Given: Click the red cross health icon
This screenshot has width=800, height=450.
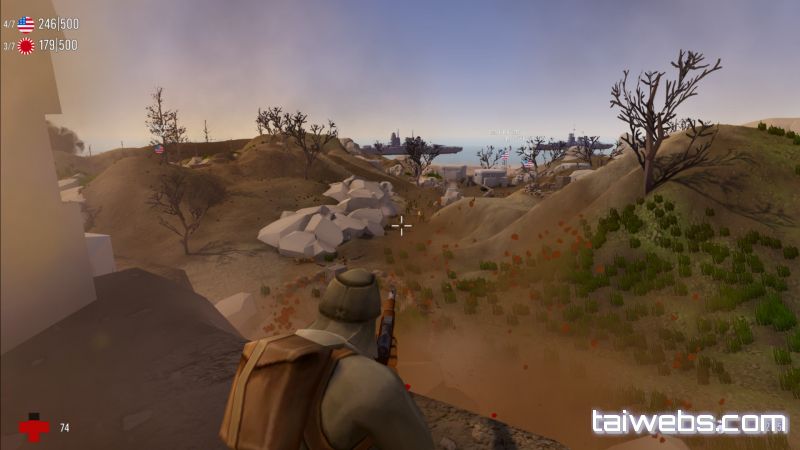Looking at the screenshot, I should coord(34,428).
